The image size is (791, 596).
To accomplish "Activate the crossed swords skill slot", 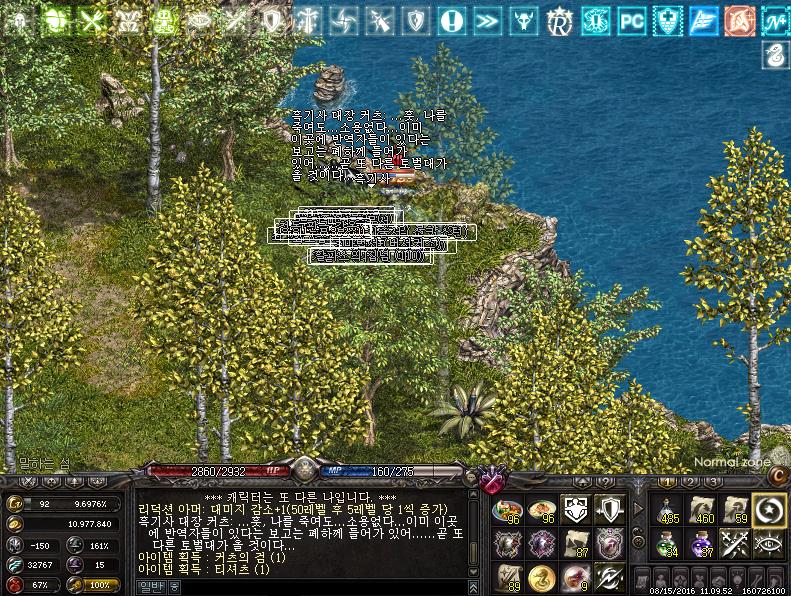I will pyautogui.click(x=736, y=545).
